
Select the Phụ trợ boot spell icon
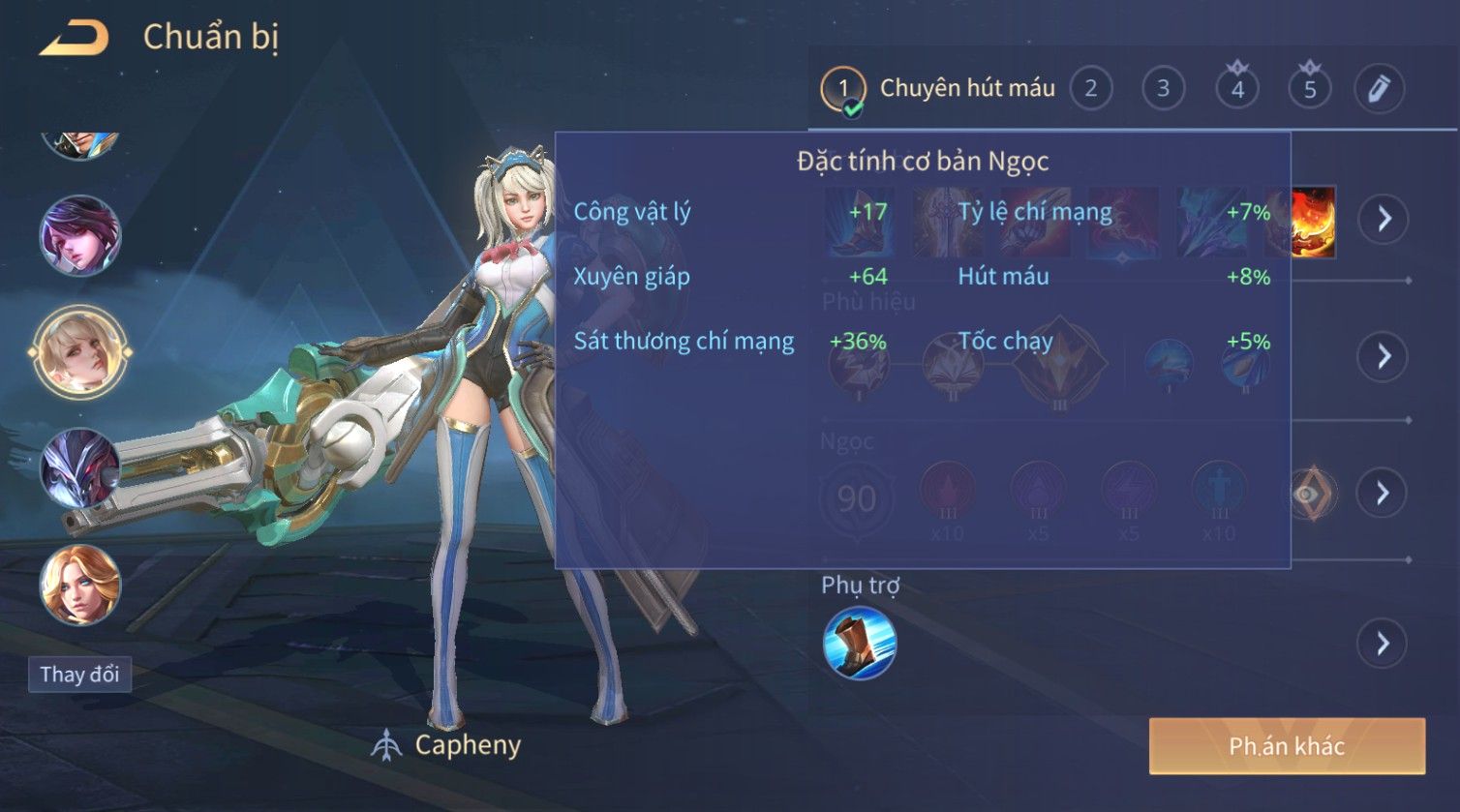click(x=860, y=644)
